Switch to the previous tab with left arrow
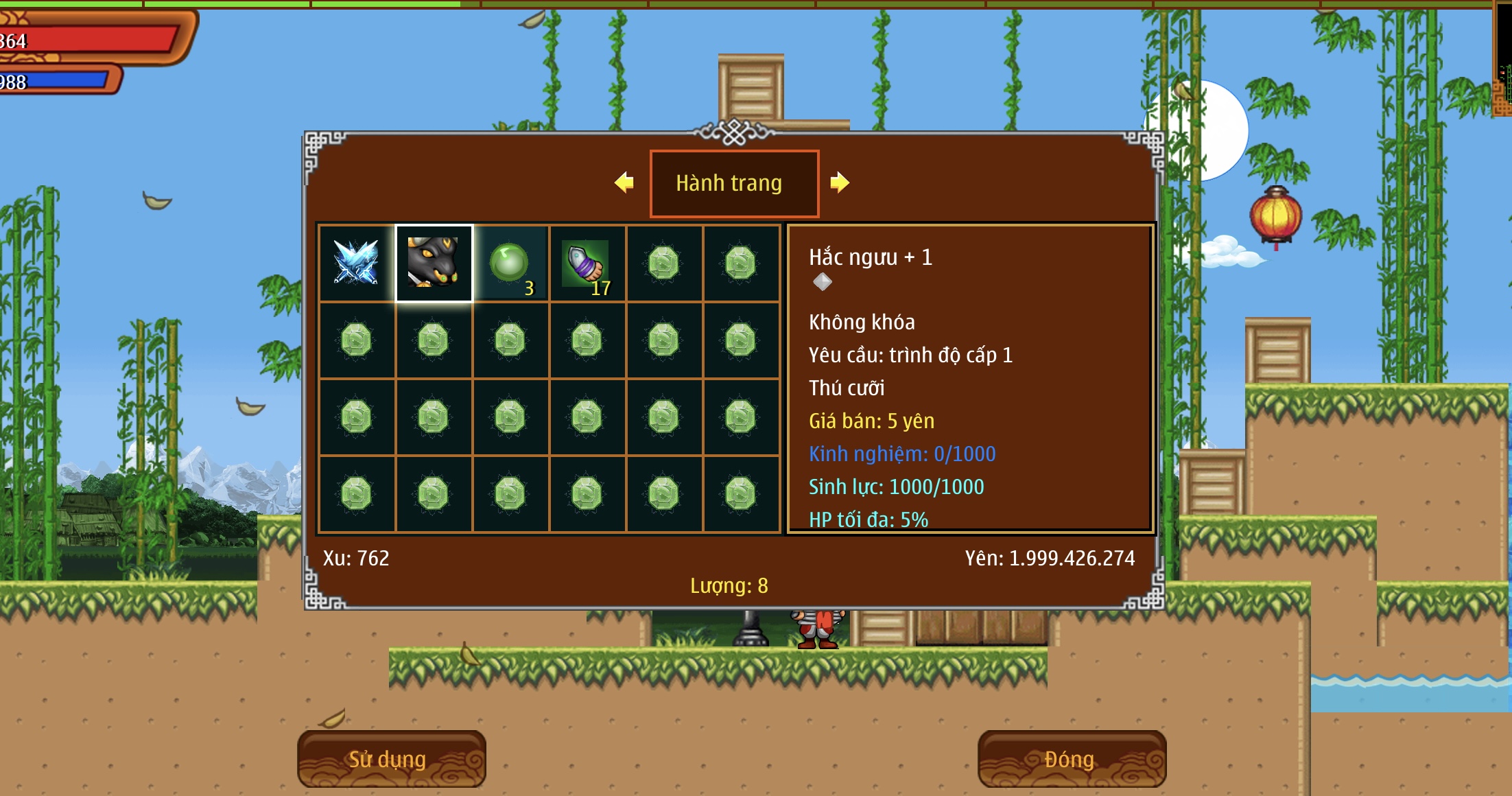 click(624, 183)
